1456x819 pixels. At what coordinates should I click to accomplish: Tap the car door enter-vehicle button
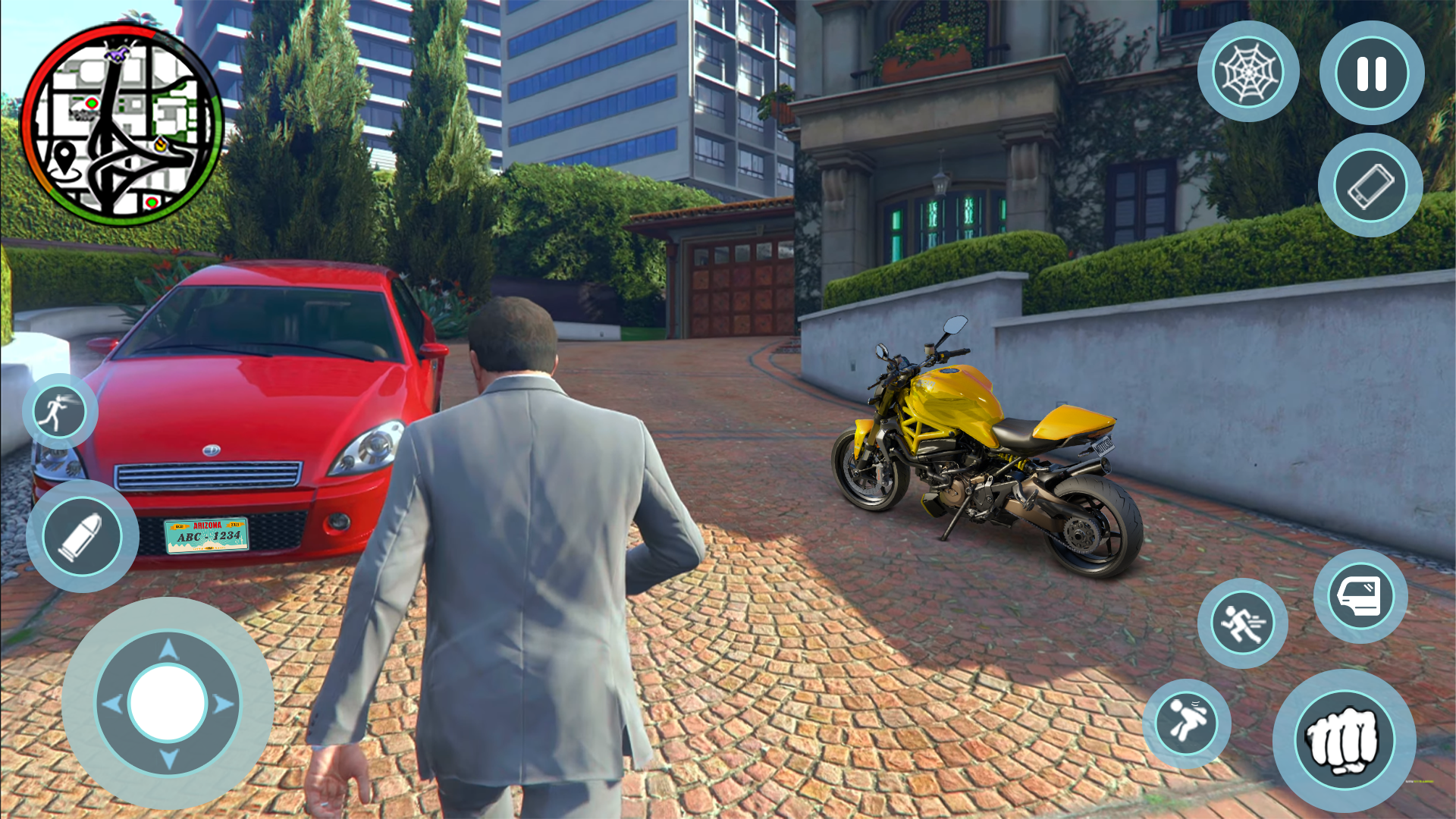click(x=1360, y=597)
